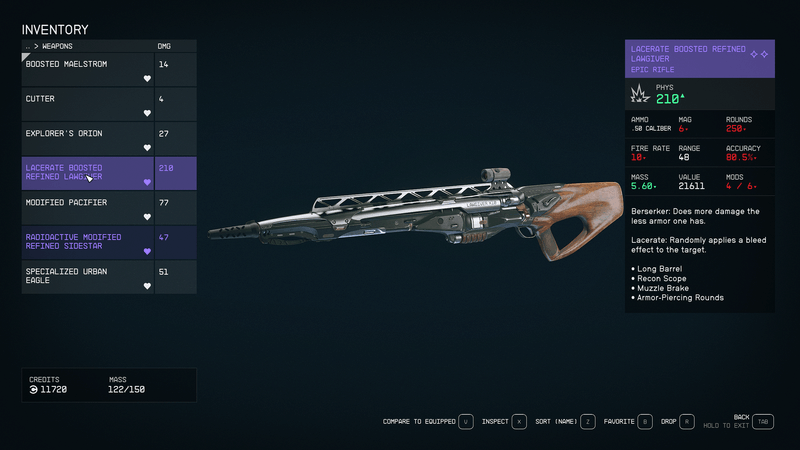Mark the weapon as Favorite
The width and height of the screenshot is (800, 450).
628,422
